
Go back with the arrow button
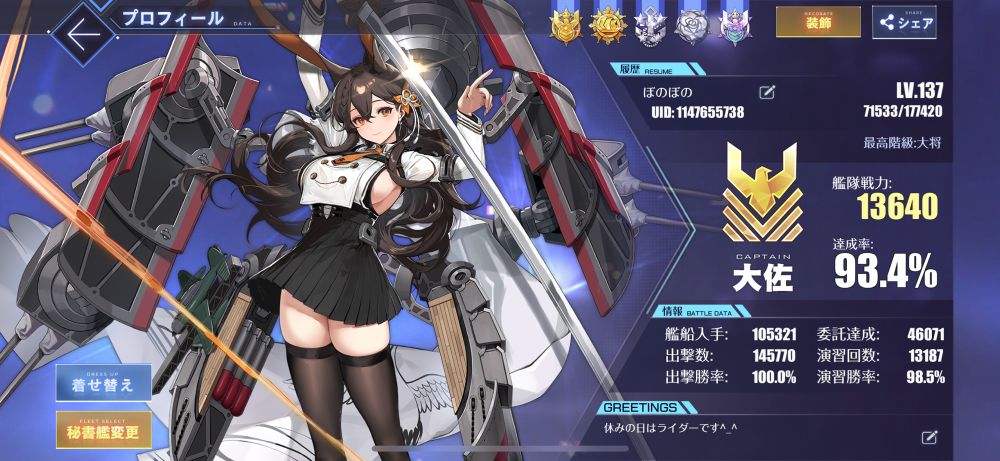pyautogui.click(x=79, y=32)
